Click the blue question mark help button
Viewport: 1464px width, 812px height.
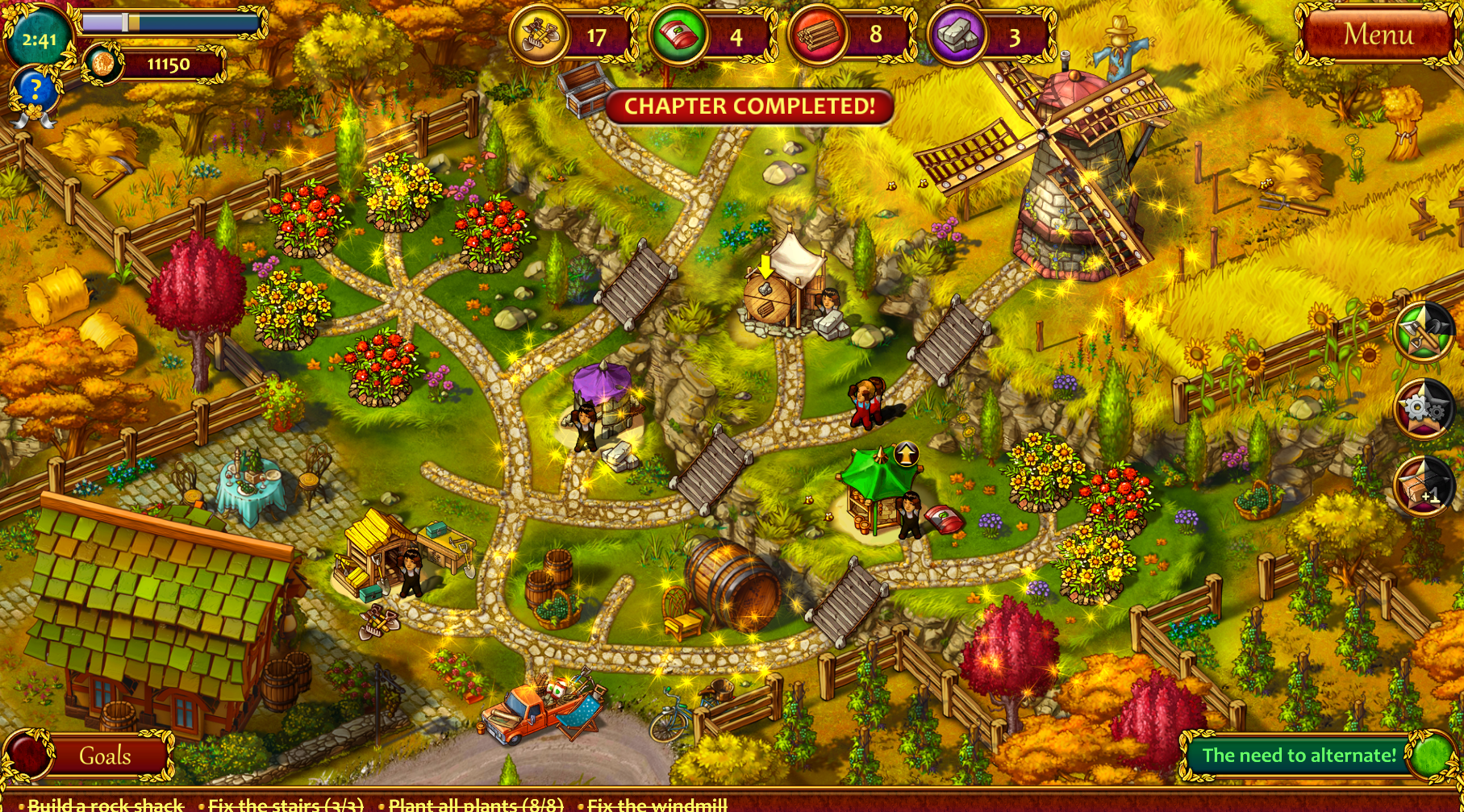[x=35, y=90]
